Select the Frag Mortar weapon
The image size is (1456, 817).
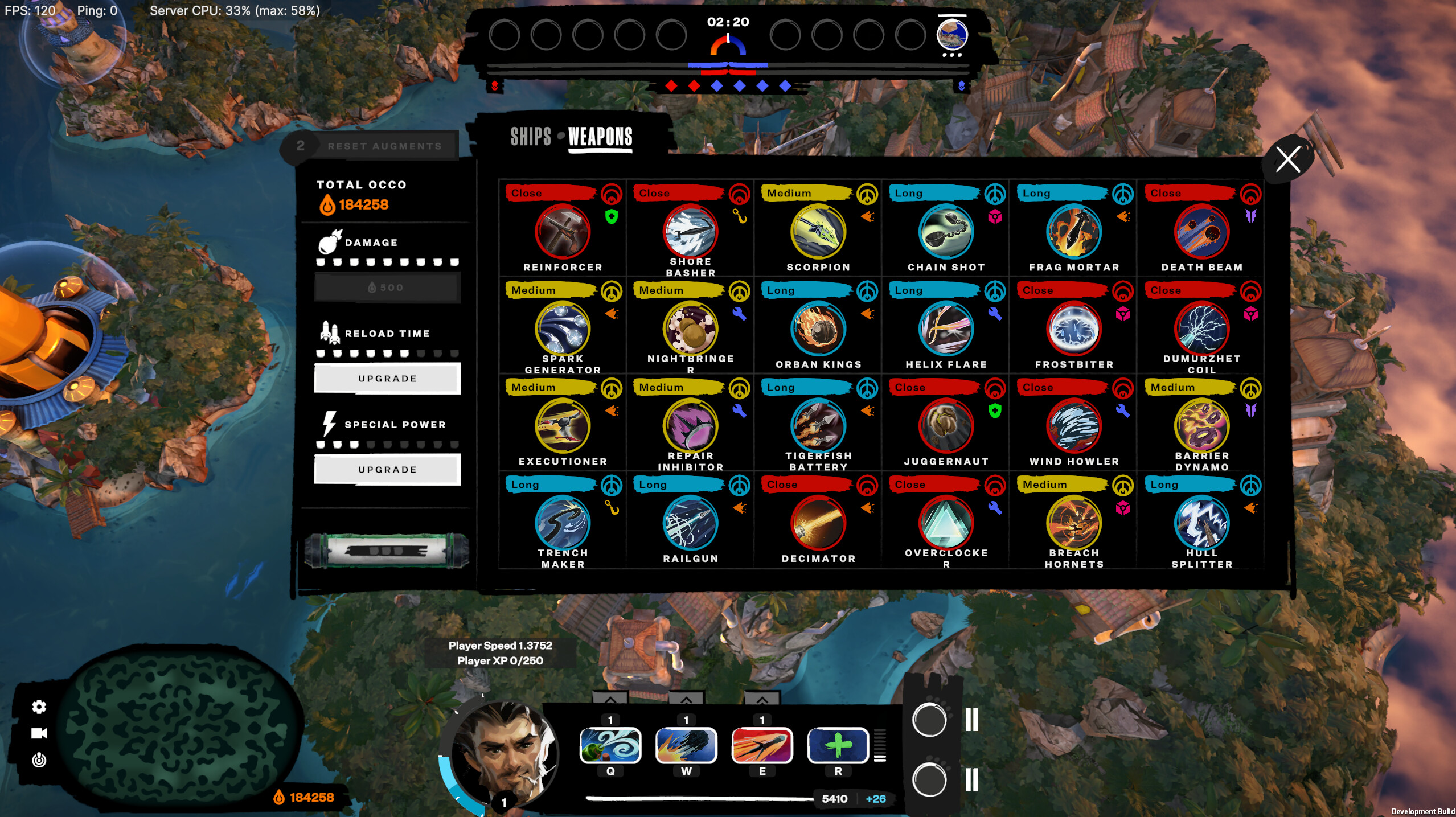pyautogui.click(x=1074, y=231)
